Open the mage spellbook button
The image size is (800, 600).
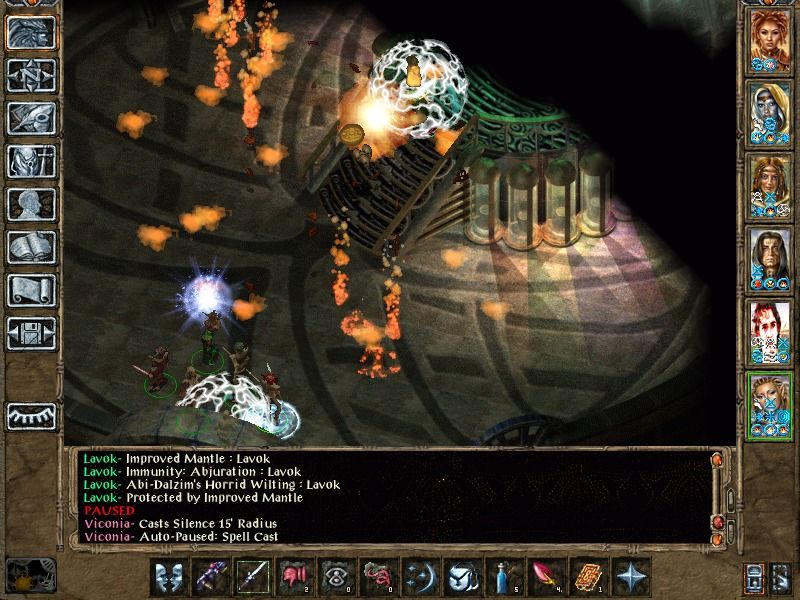point(31,247)
